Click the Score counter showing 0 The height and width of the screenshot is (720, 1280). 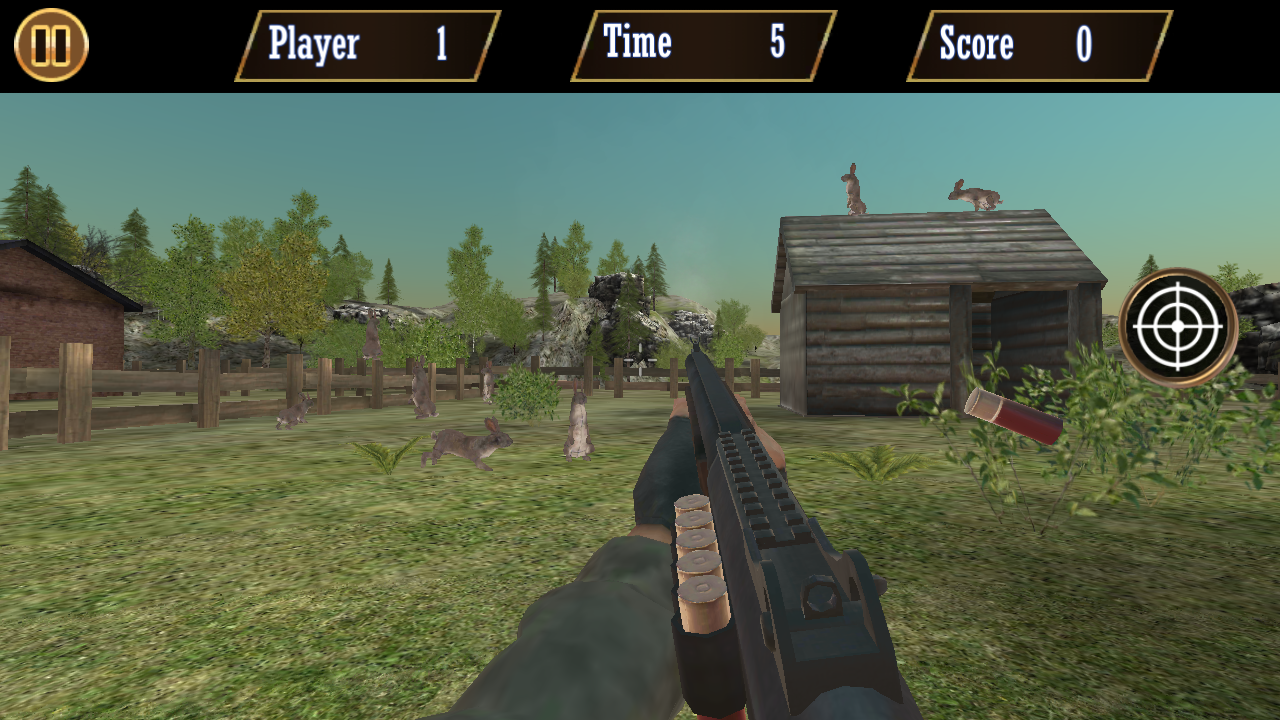point(1035,45)
